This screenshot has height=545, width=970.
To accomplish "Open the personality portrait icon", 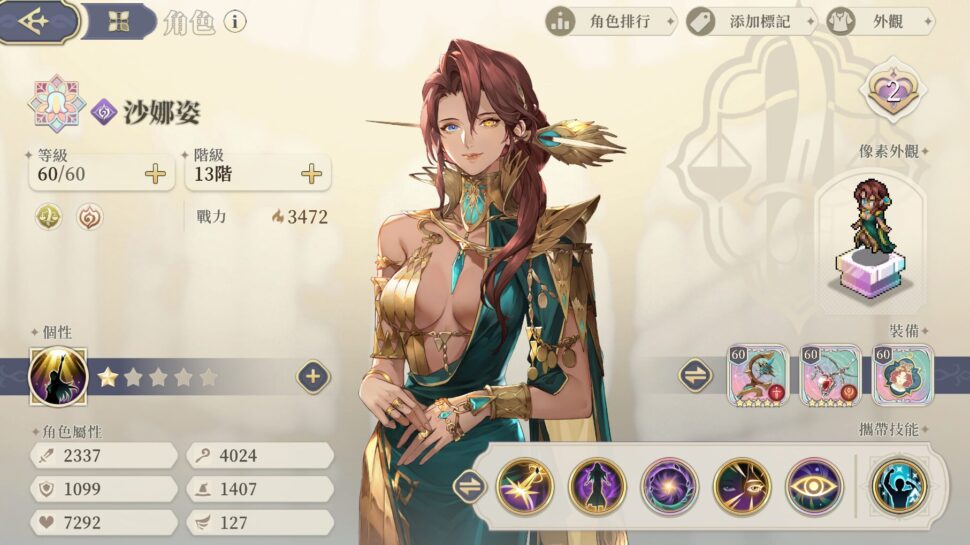I will click(x=59, y=377).
